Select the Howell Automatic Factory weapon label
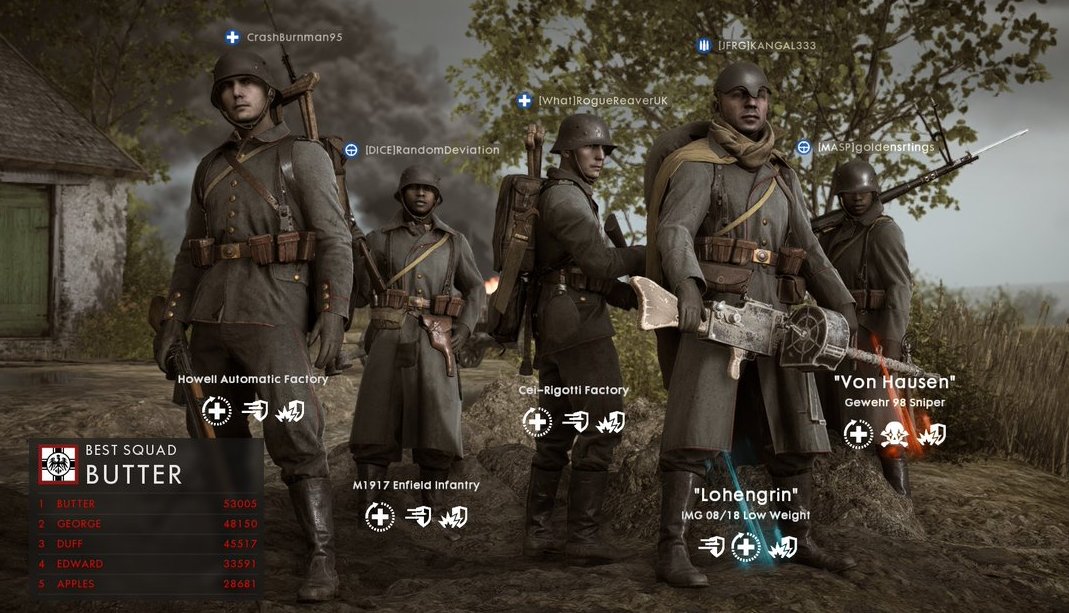The image size is (1069, 613). click(x=253, y=380)
